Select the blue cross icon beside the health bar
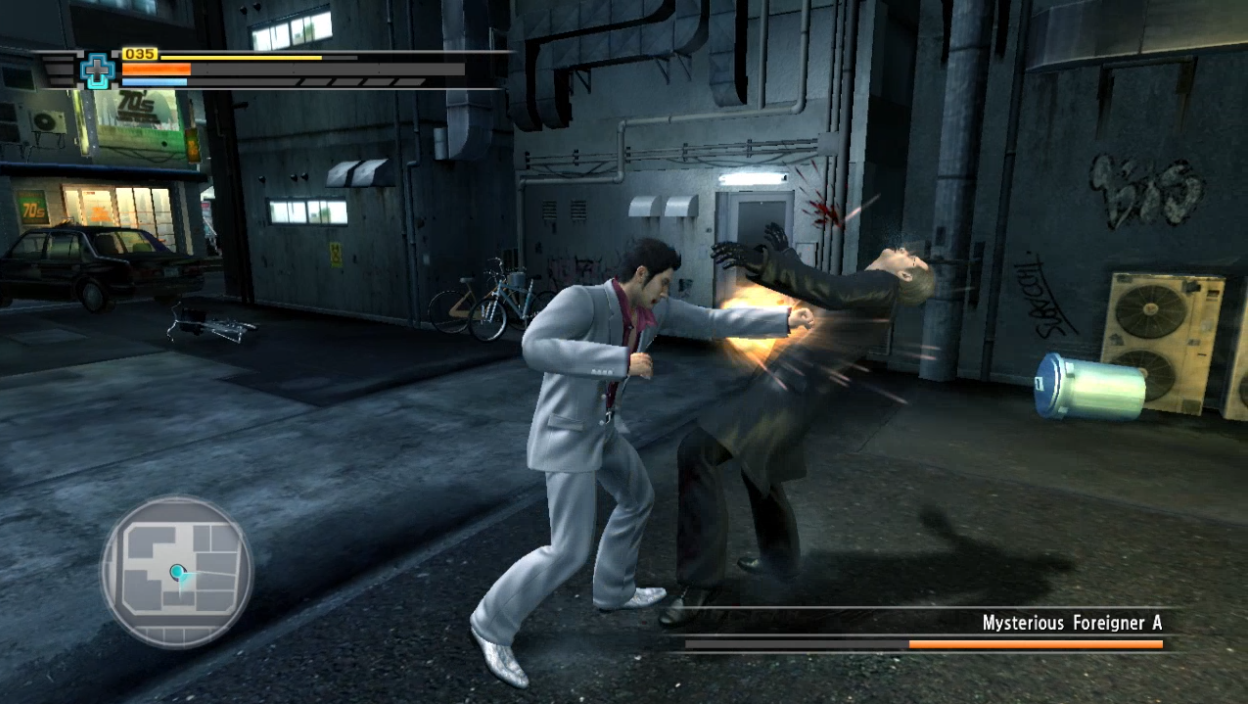This screenshot has height=704, width=1248. (x=97, y=70)
